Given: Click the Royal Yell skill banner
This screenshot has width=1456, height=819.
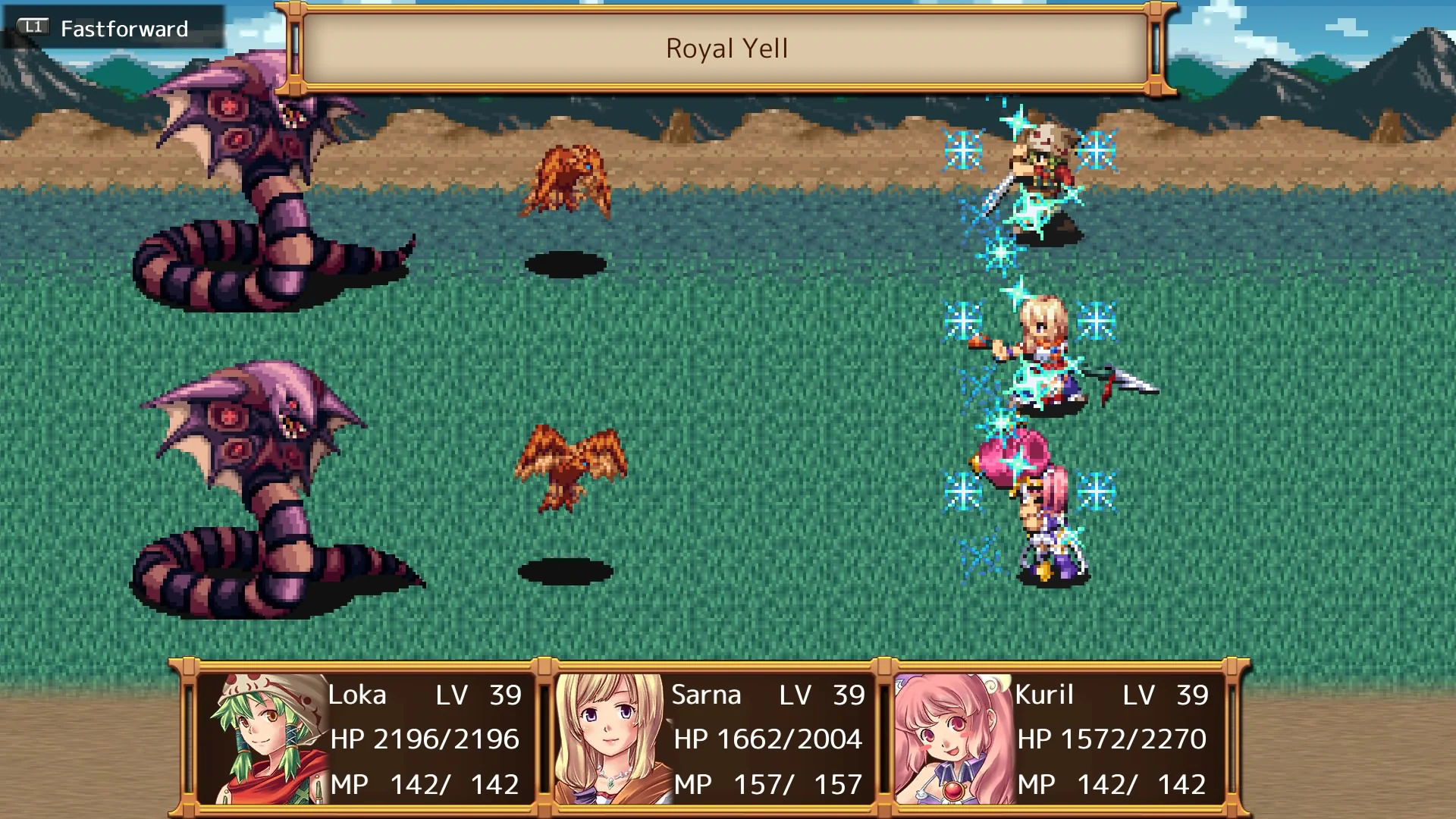Looking at the screenshot, I should 726,49.
